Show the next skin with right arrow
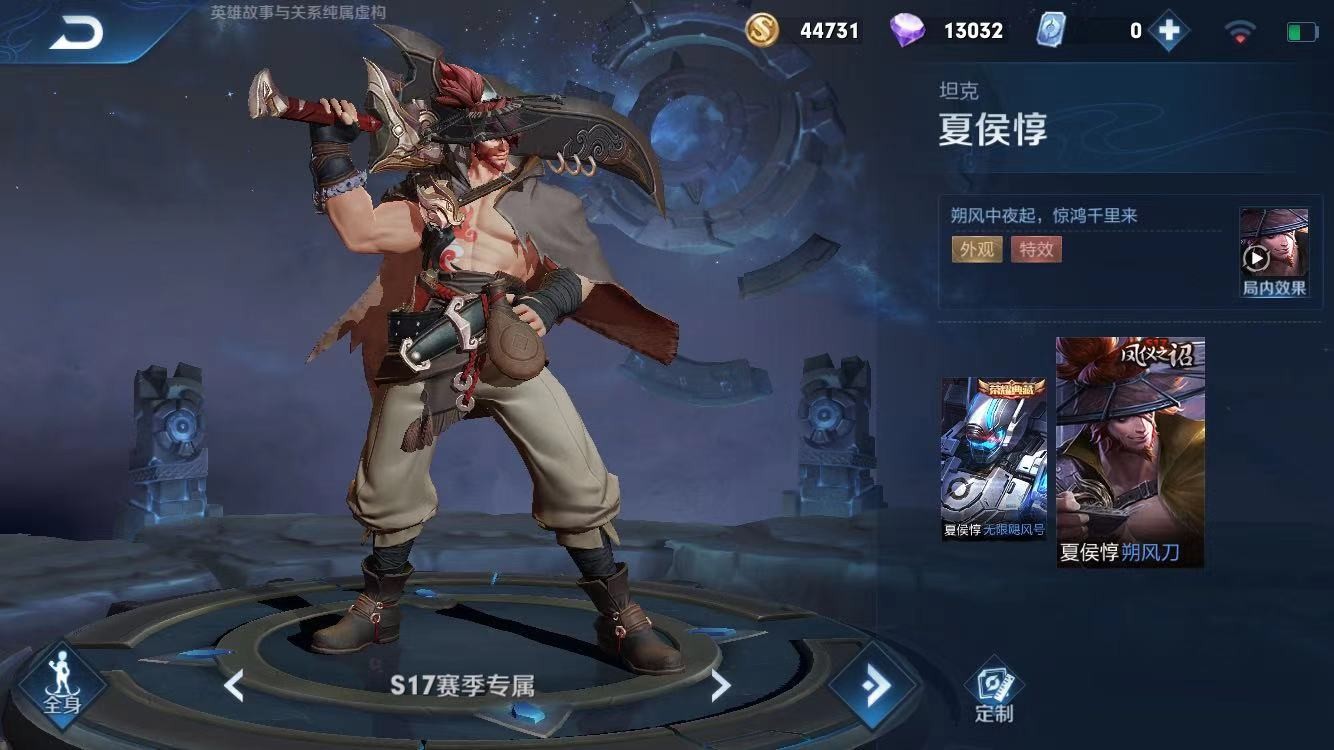The width and height of the screenshot is (1334, 750). pos(720,686)
